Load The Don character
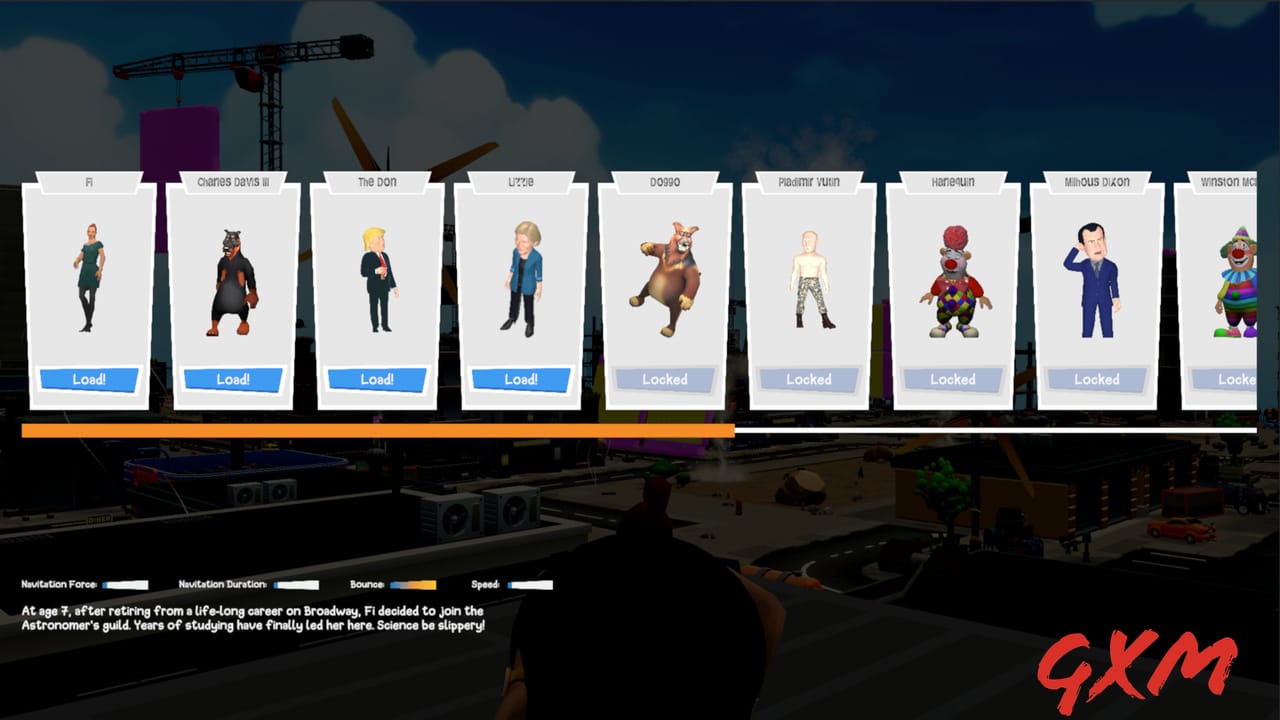The image size is (1280, 720). [x=377, y=379]
